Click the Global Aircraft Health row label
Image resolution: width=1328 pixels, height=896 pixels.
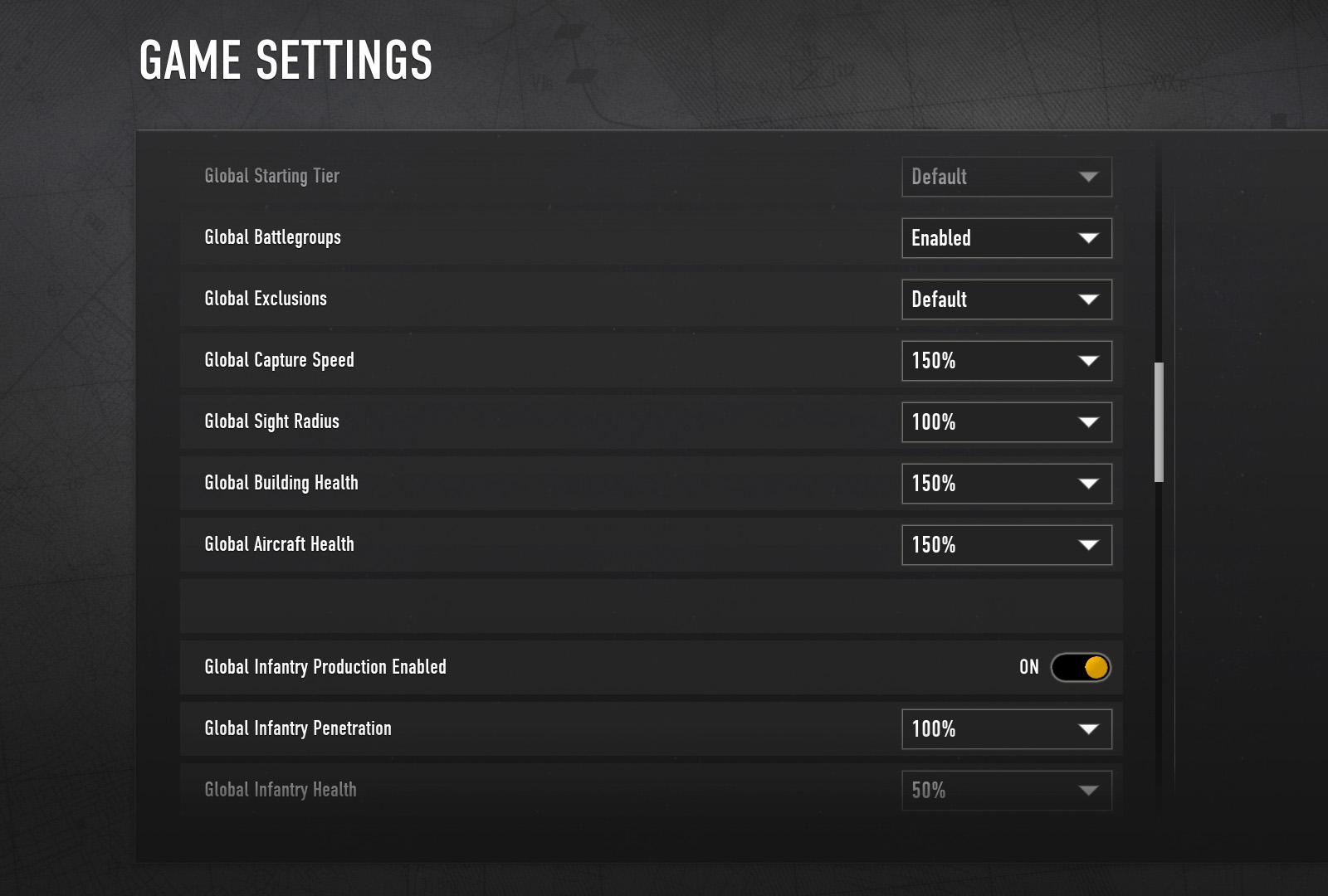(x=280, y=544)
